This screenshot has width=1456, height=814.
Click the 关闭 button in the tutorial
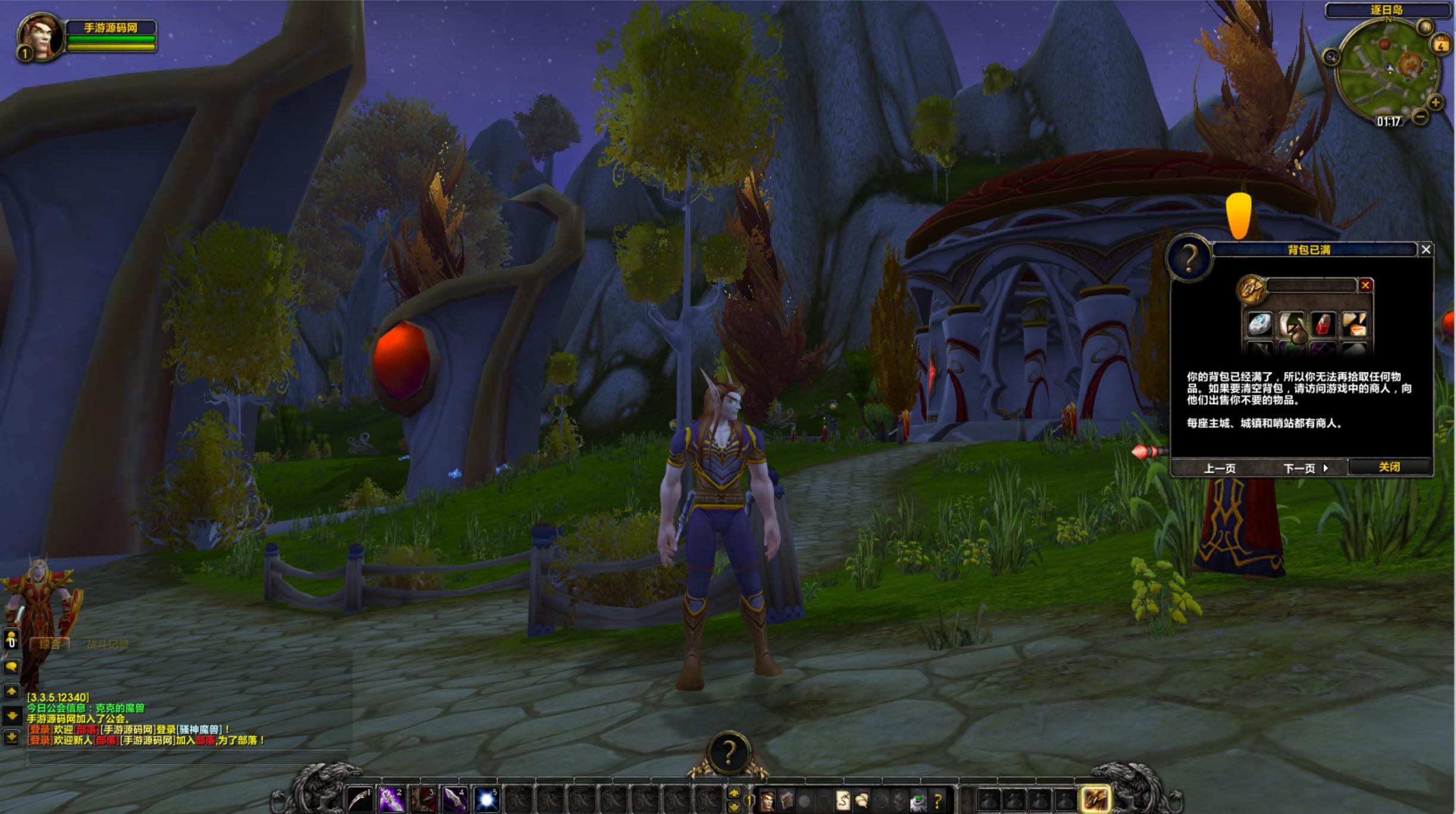(1389, 468)
